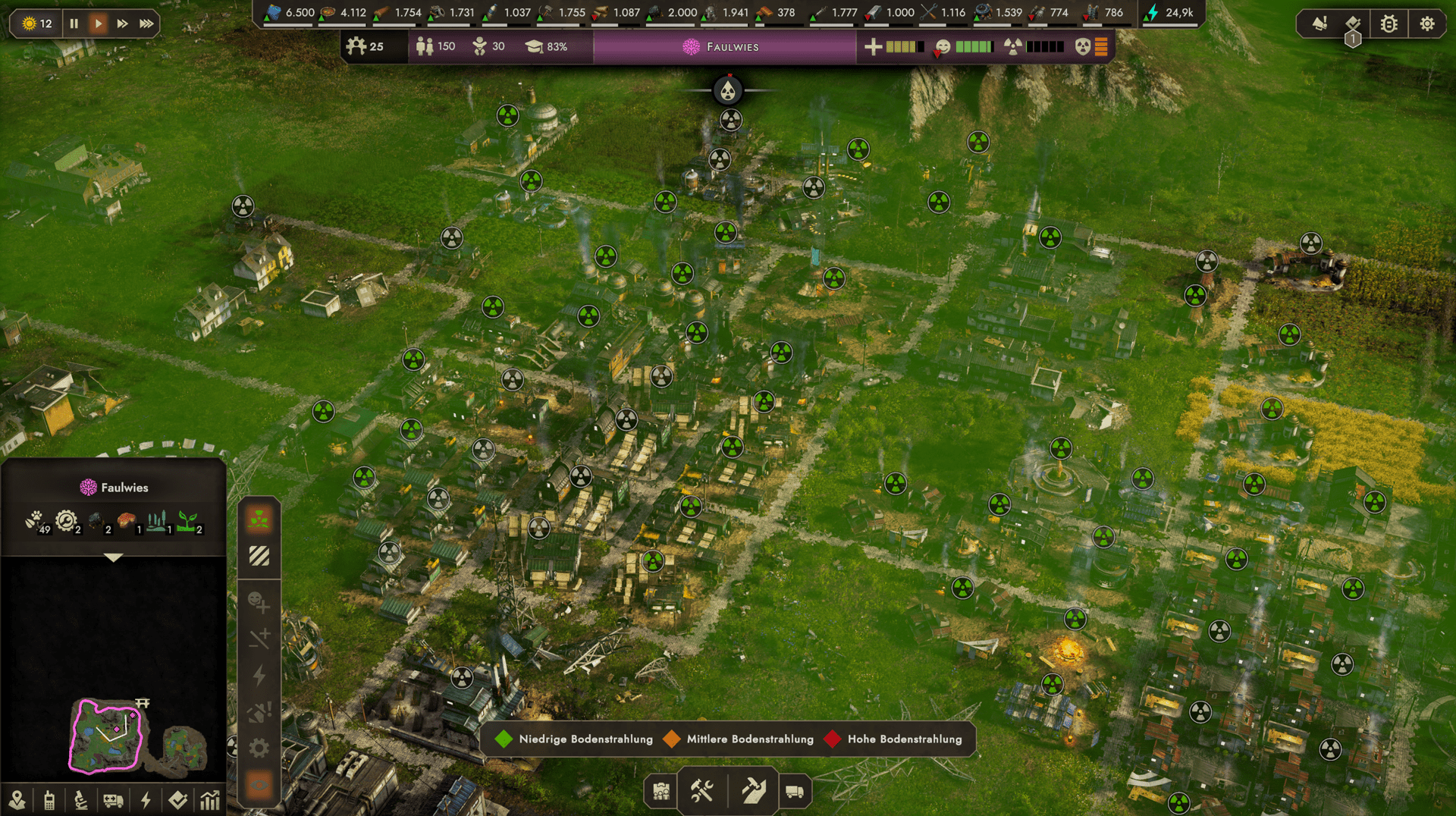Open the lightning bolt electricity tab

point(146,800)
